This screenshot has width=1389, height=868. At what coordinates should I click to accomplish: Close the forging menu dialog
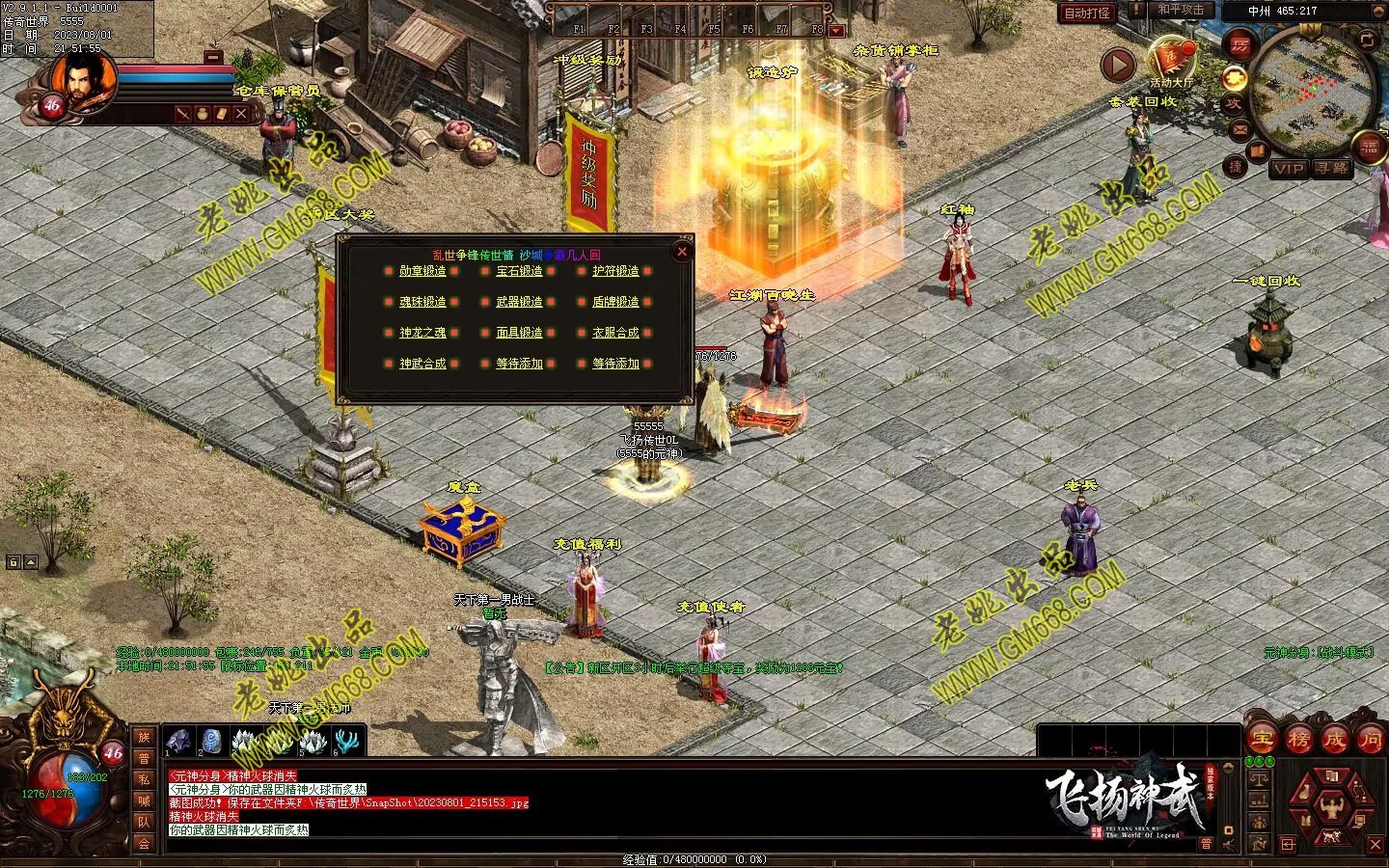coord(682,252)
